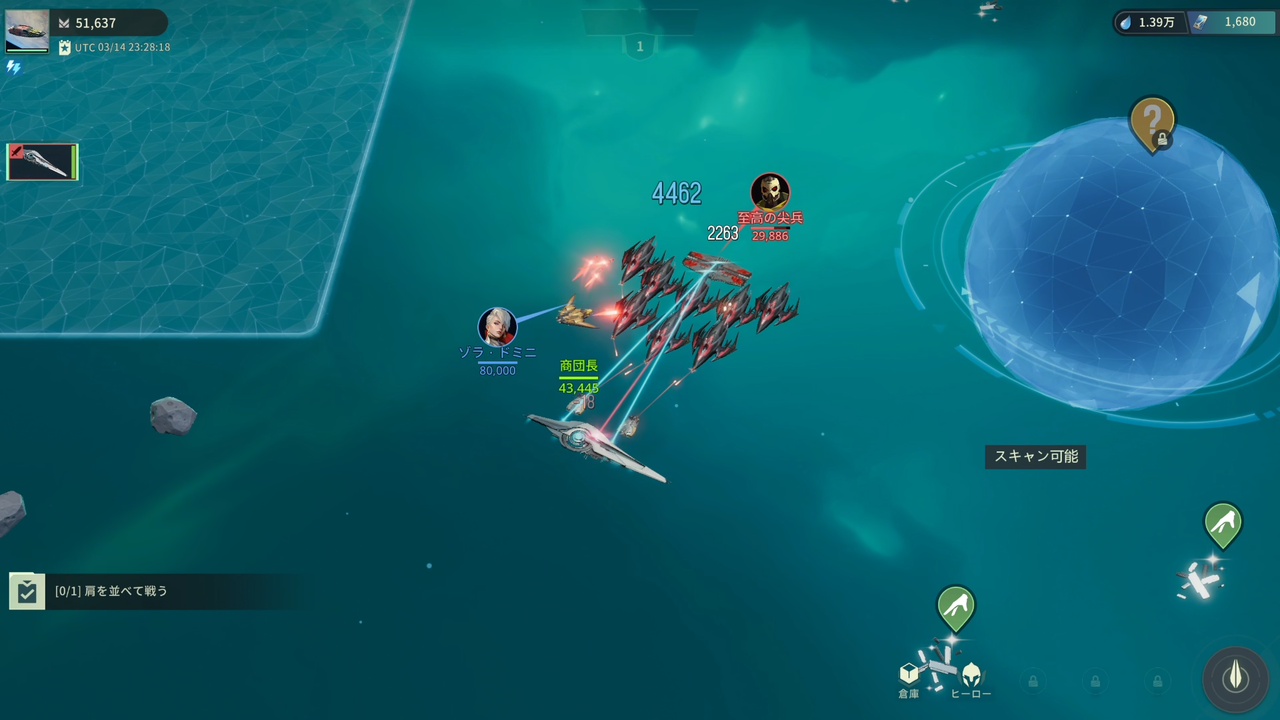The width and height of the screenshot is (1280, 720).
Task: Open the water droplet resource counter
Action: (x=1149, y=22)
